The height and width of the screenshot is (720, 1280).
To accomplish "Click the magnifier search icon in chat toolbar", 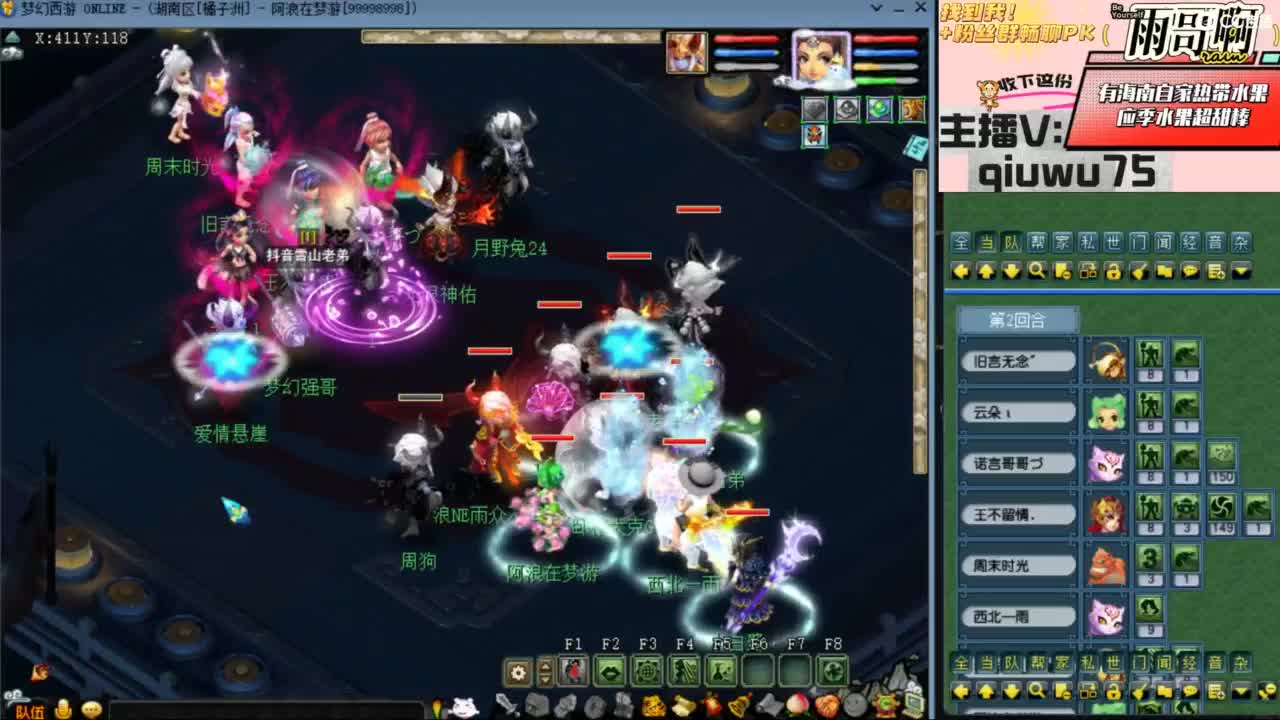I will coord(1037,271).
